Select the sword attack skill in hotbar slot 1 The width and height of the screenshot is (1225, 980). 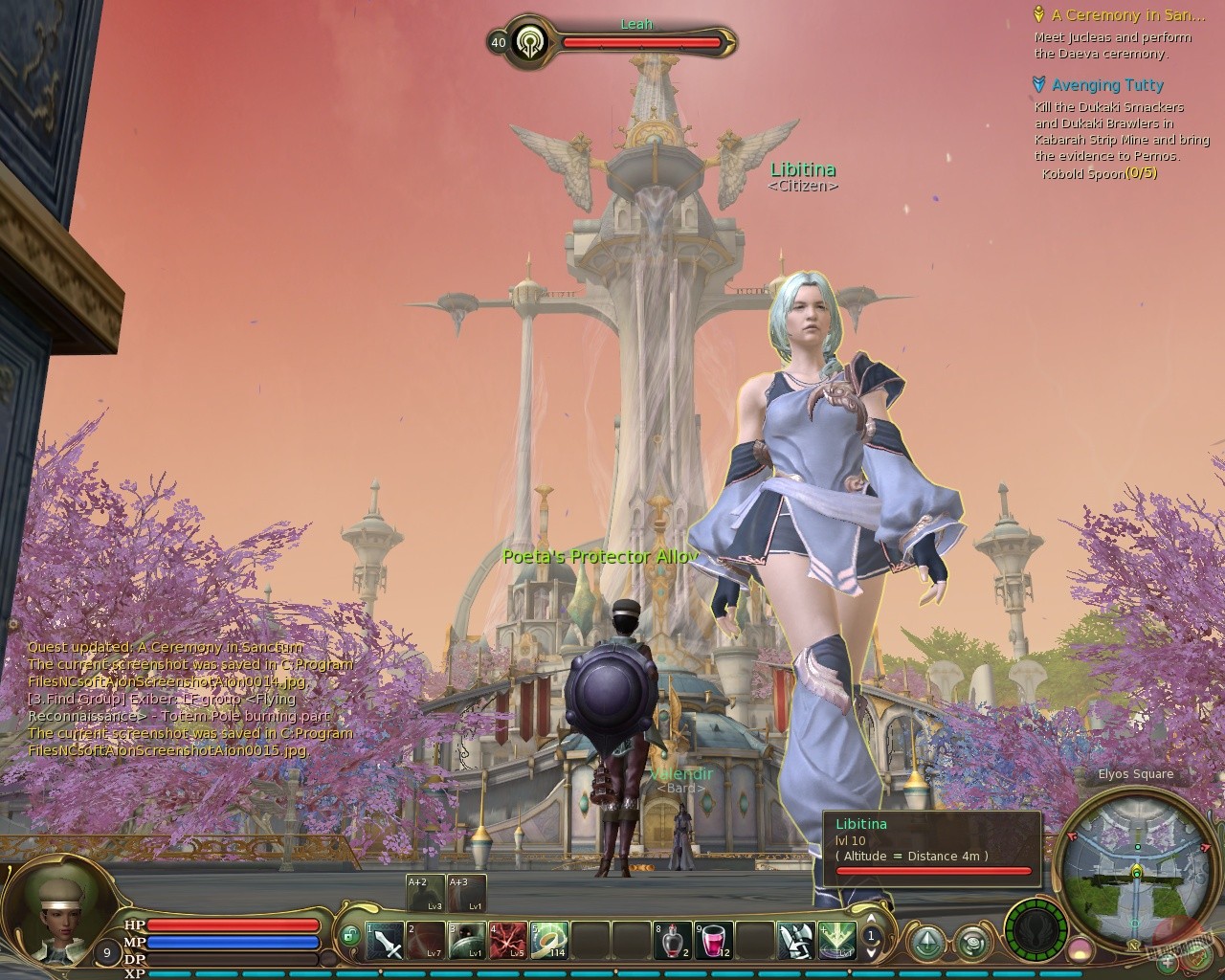[385, 940]
